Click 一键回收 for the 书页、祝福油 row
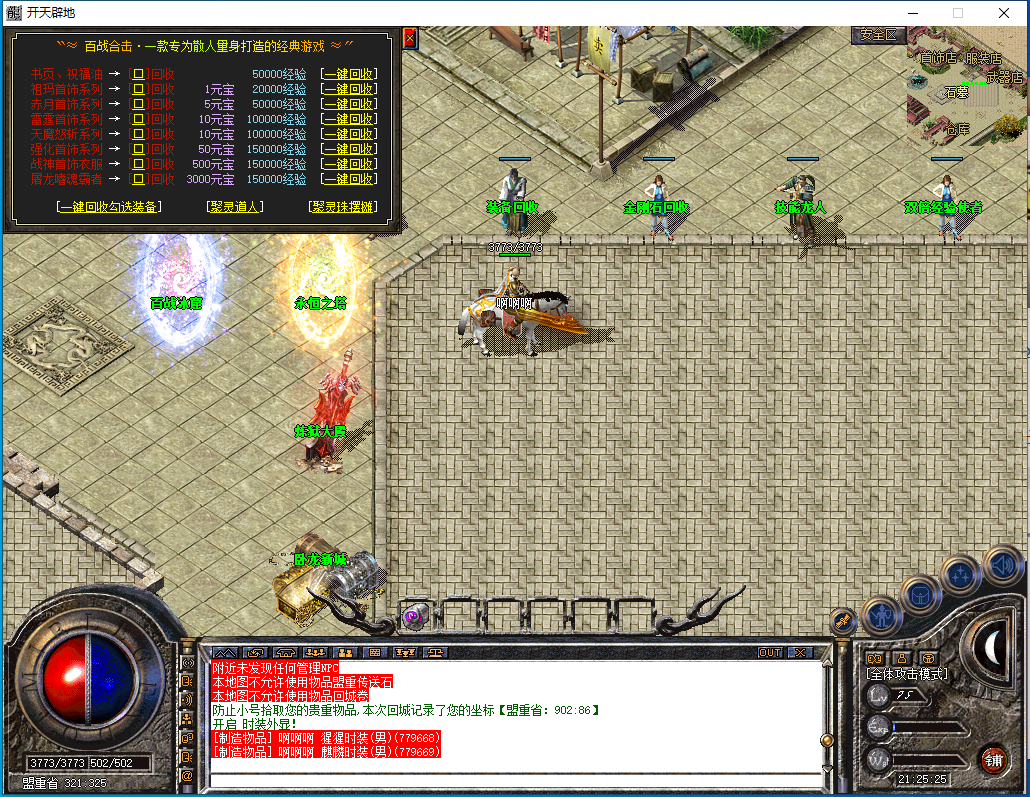Viewport: 1030px width, 797px height. 348,74
